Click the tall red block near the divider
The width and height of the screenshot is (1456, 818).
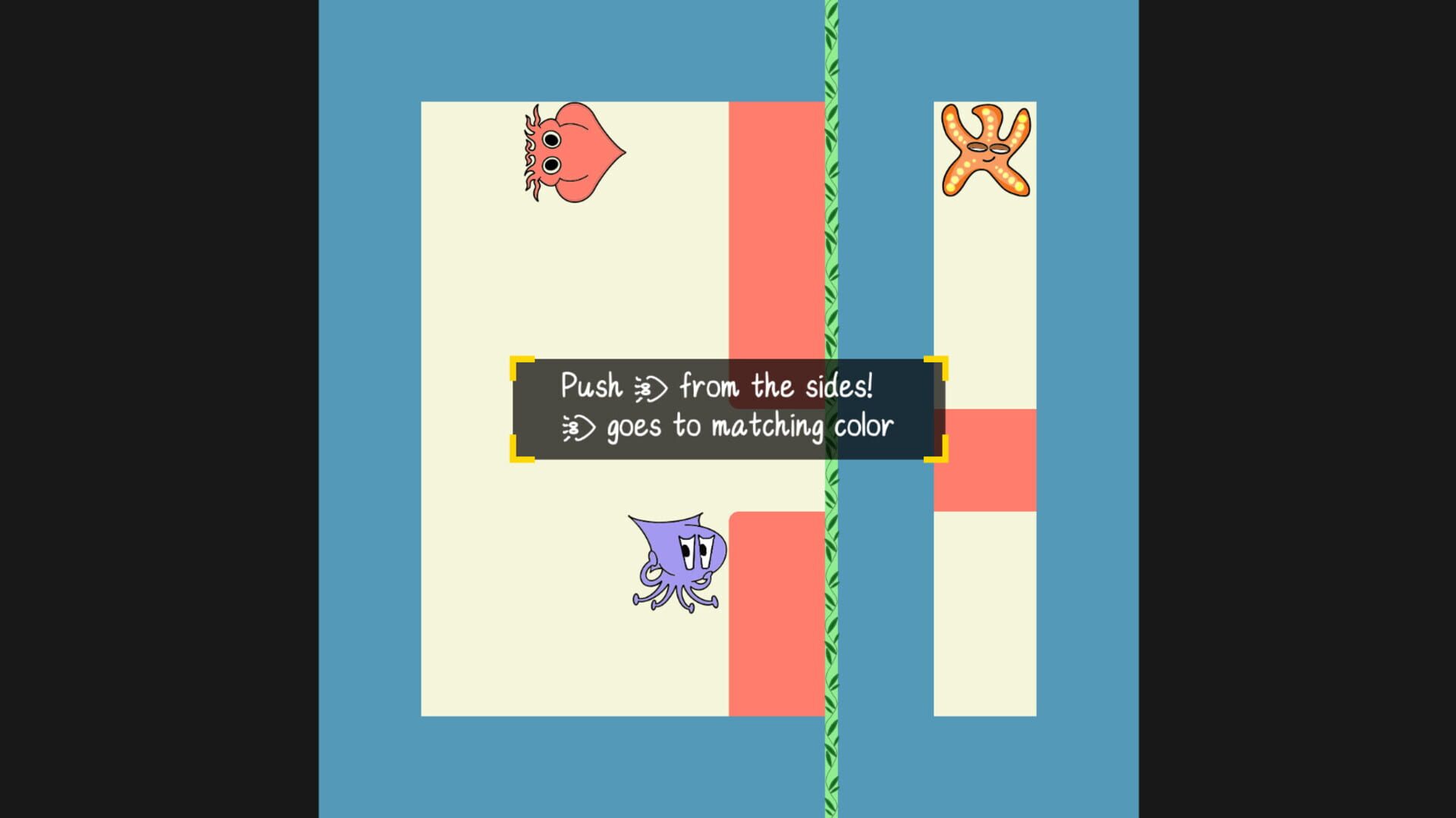click(x=773, y=227)
